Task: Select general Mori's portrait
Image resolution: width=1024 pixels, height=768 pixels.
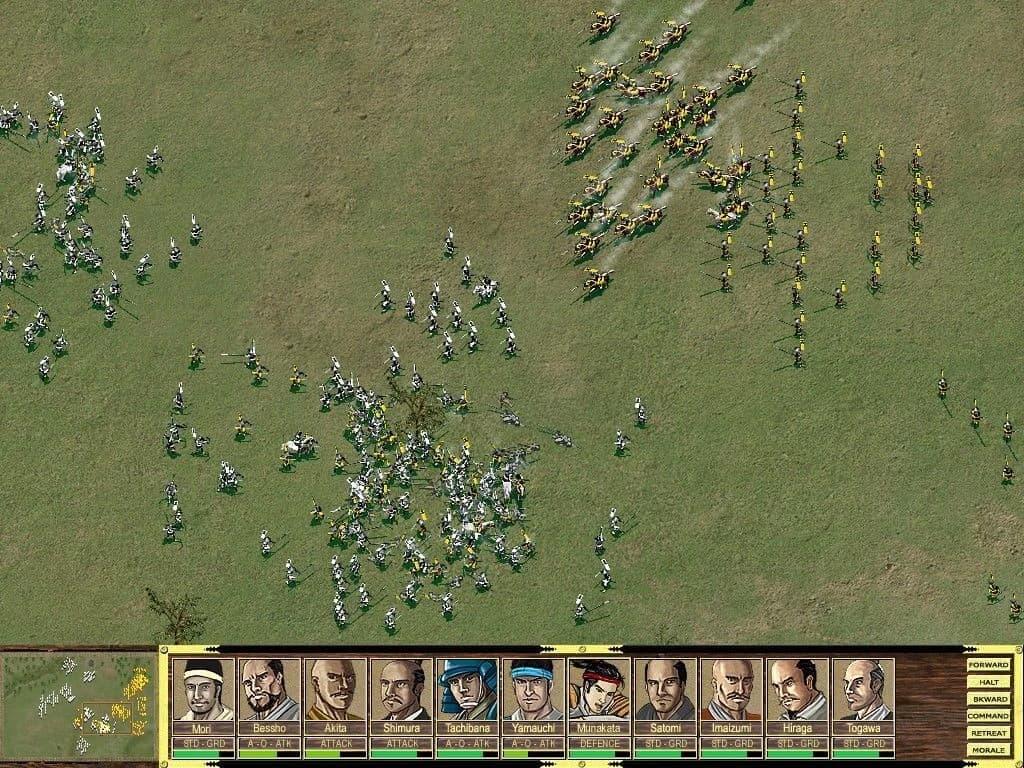Action: [x=203, y=691]
